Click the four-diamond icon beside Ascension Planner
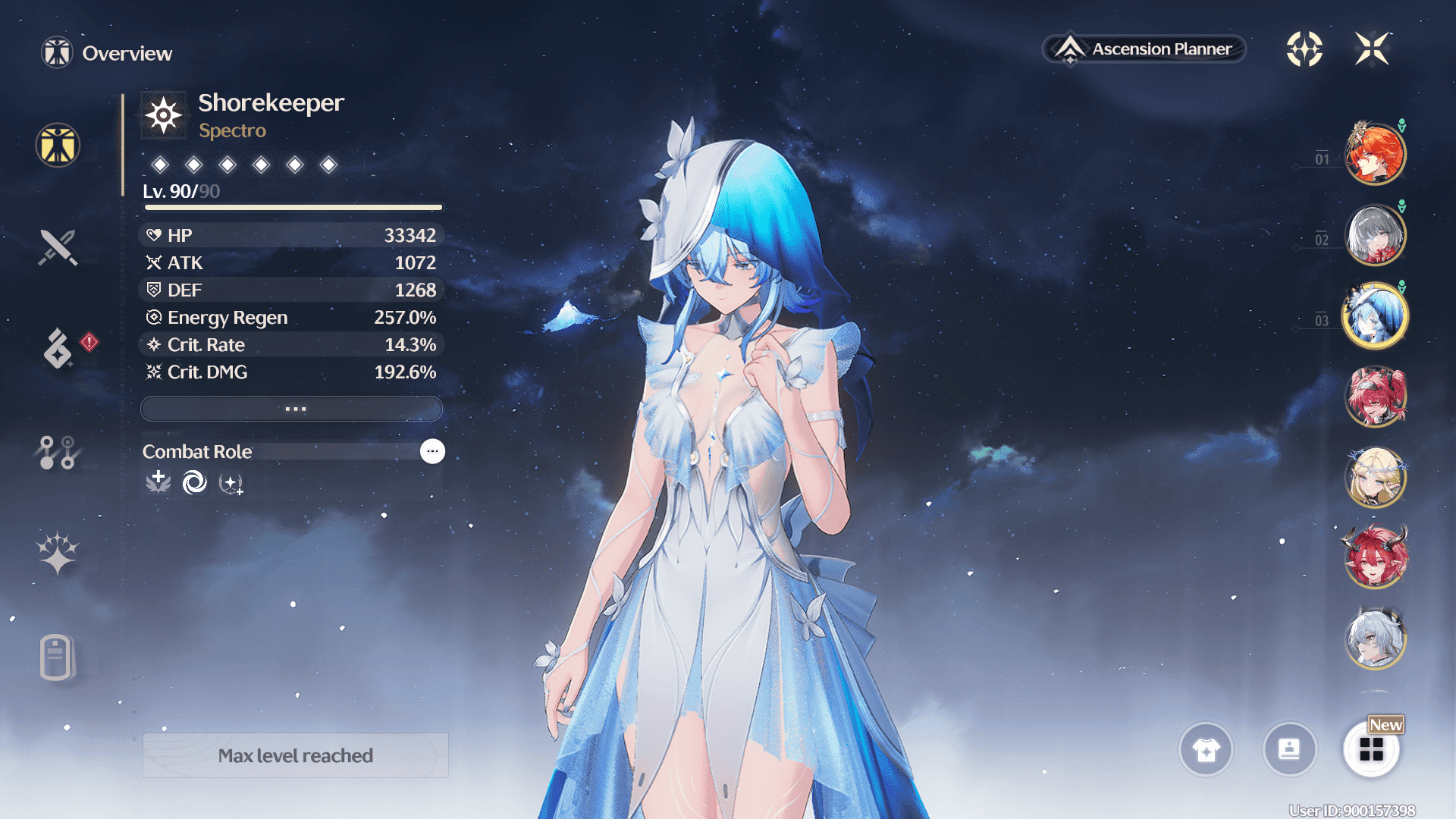Image resolution: width=1456 pixels, height=819 pixels. pos(1304,49)
